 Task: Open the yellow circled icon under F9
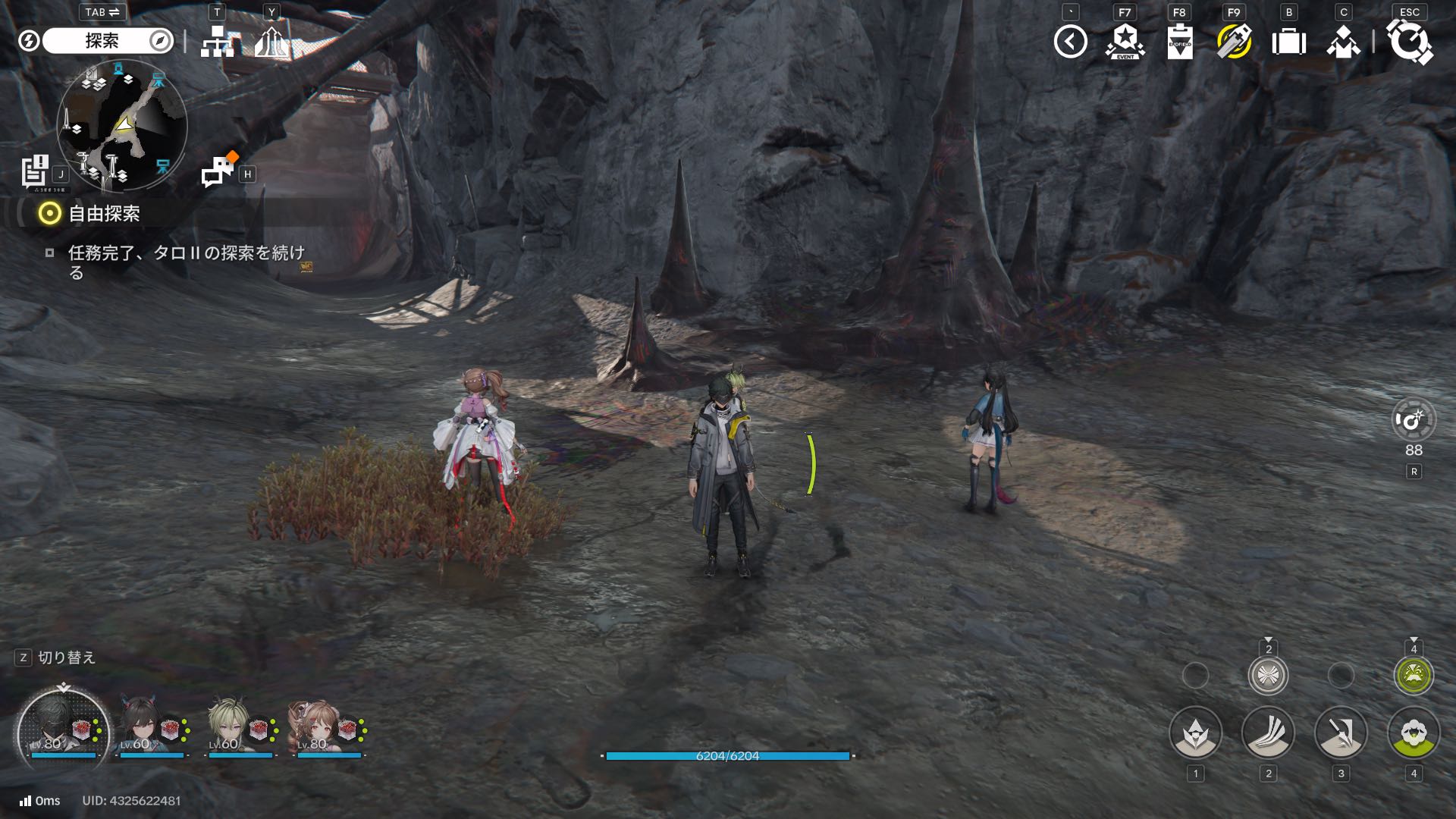pos(1234,42)
